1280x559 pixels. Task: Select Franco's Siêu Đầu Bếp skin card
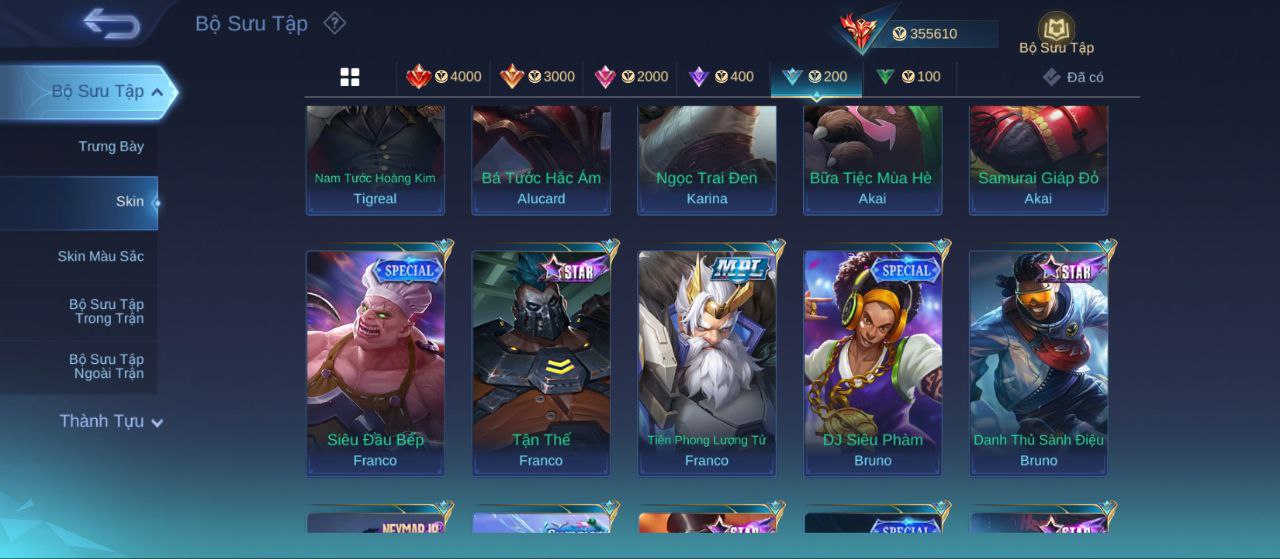(375, 362)
